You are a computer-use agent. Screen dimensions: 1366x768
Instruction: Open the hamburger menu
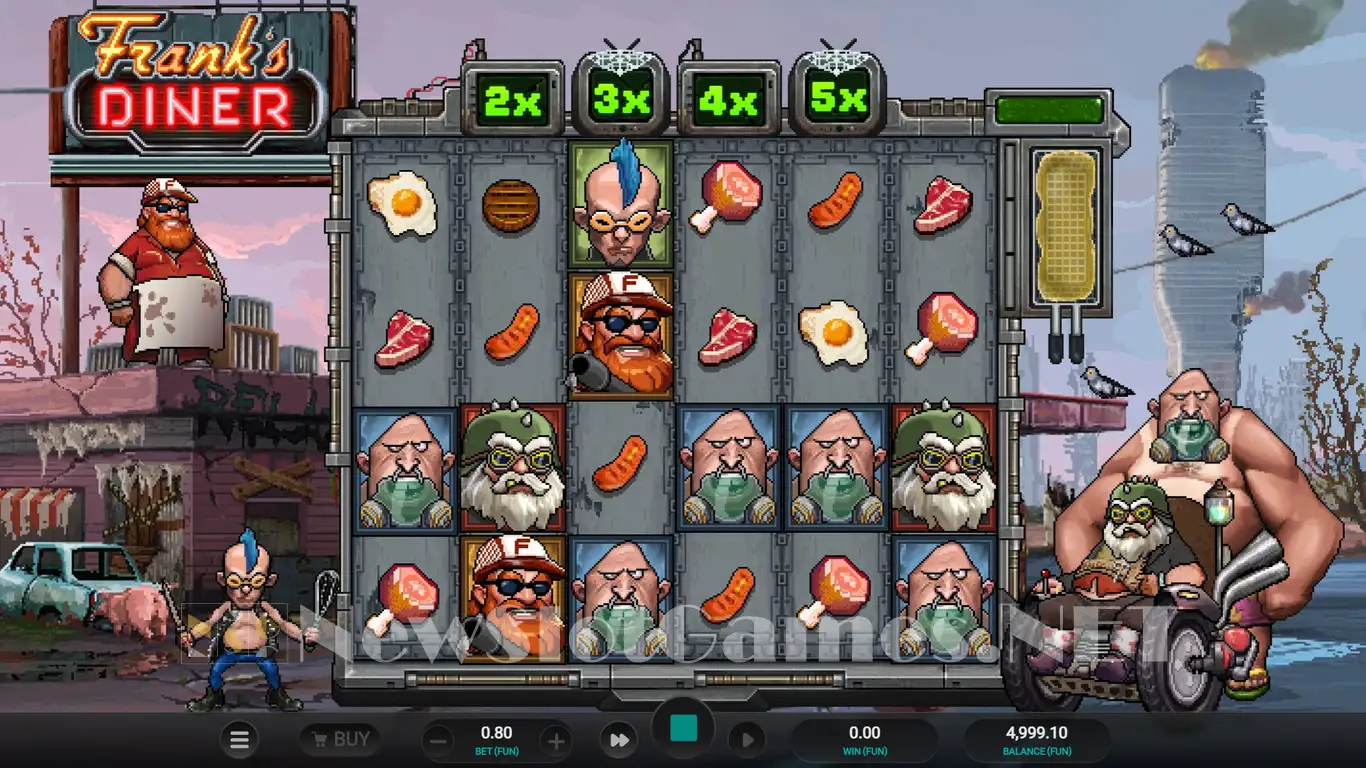coord(239,740)
